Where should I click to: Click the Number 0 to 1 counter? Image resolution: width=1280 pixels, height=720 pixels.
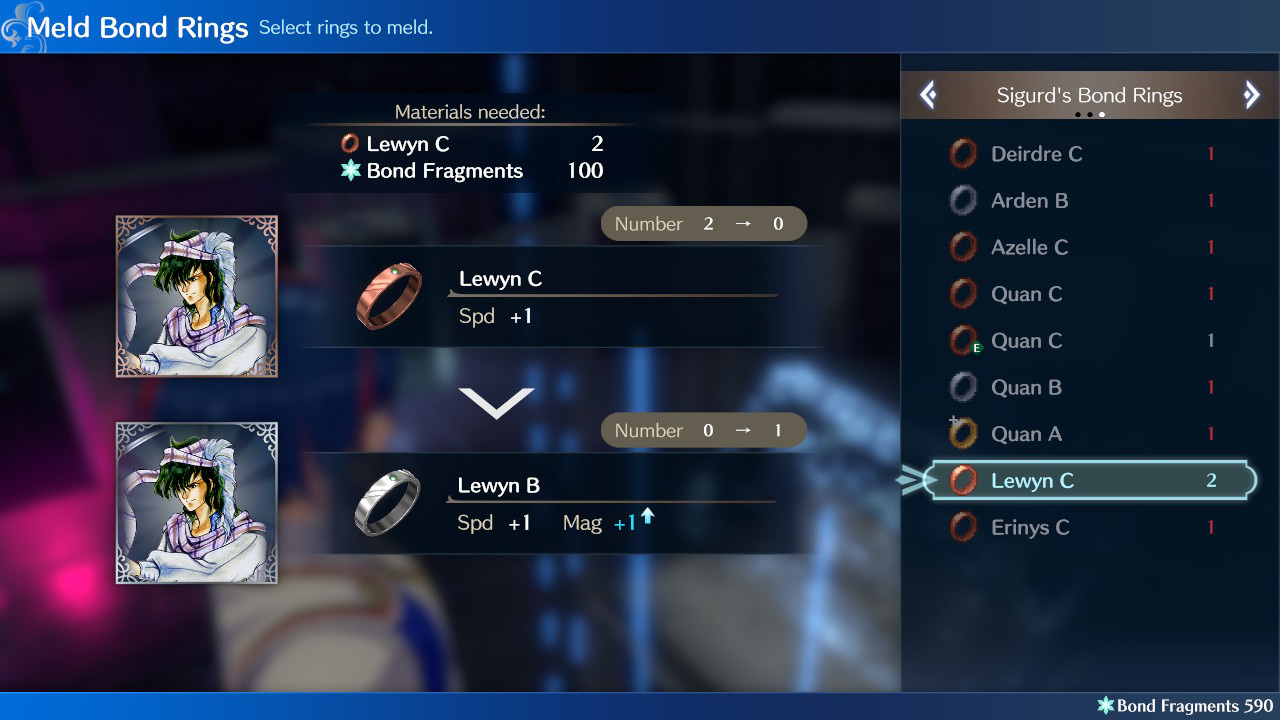click(x=703, y=430)
